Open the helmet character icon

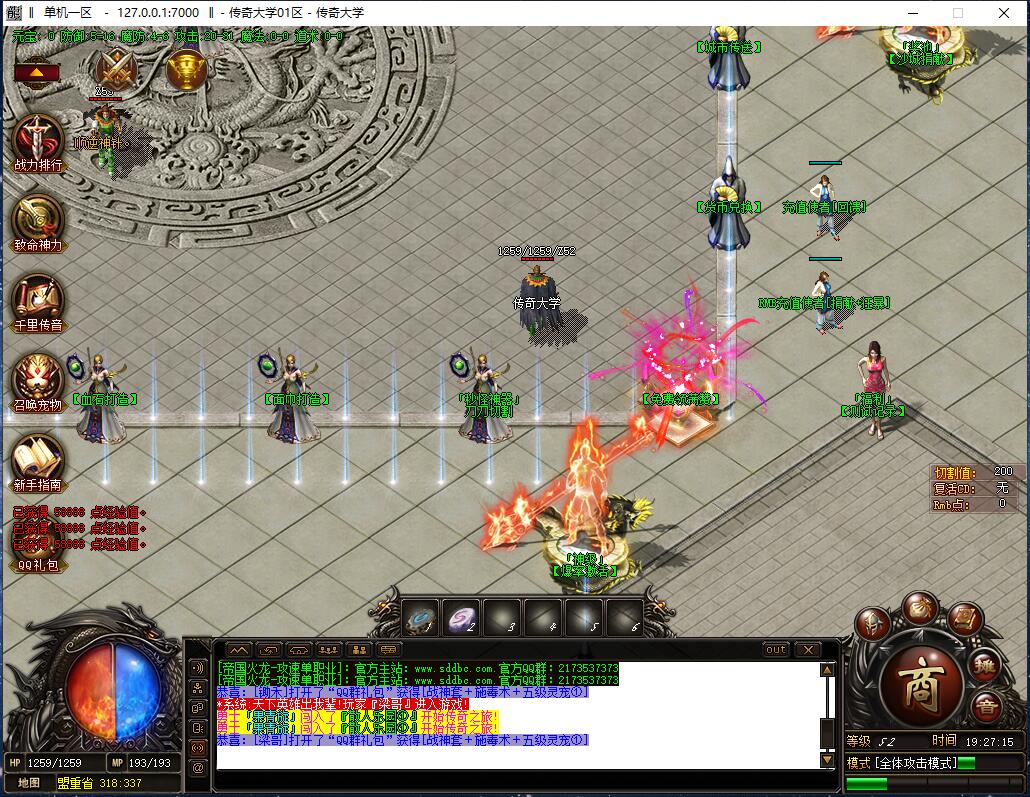click(871, 625)
